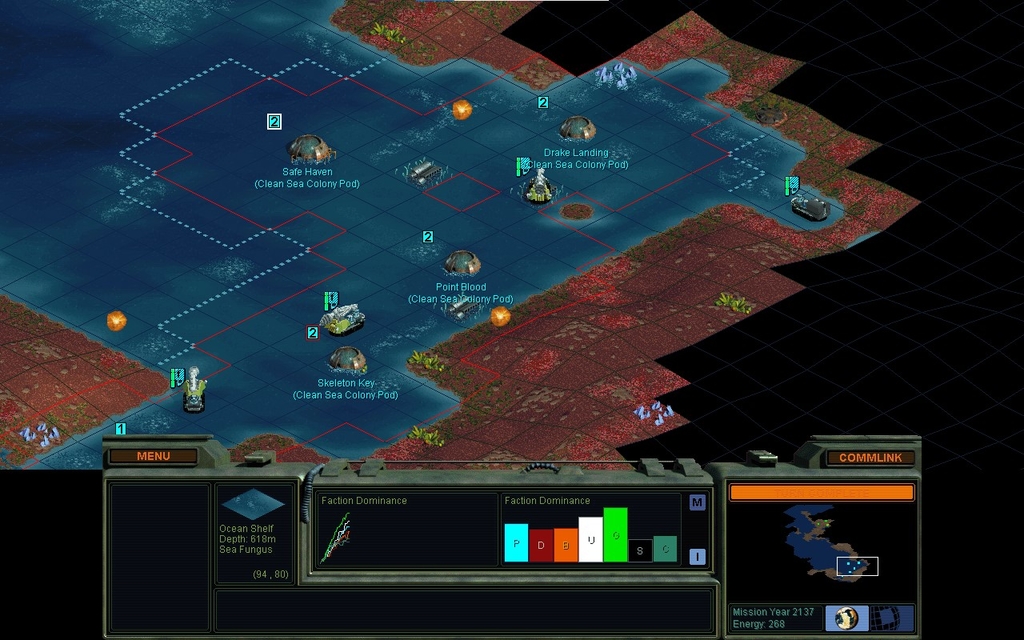Select the M button beside faction bars
This screenshot has width=1024, height=640.
(697, 503)
